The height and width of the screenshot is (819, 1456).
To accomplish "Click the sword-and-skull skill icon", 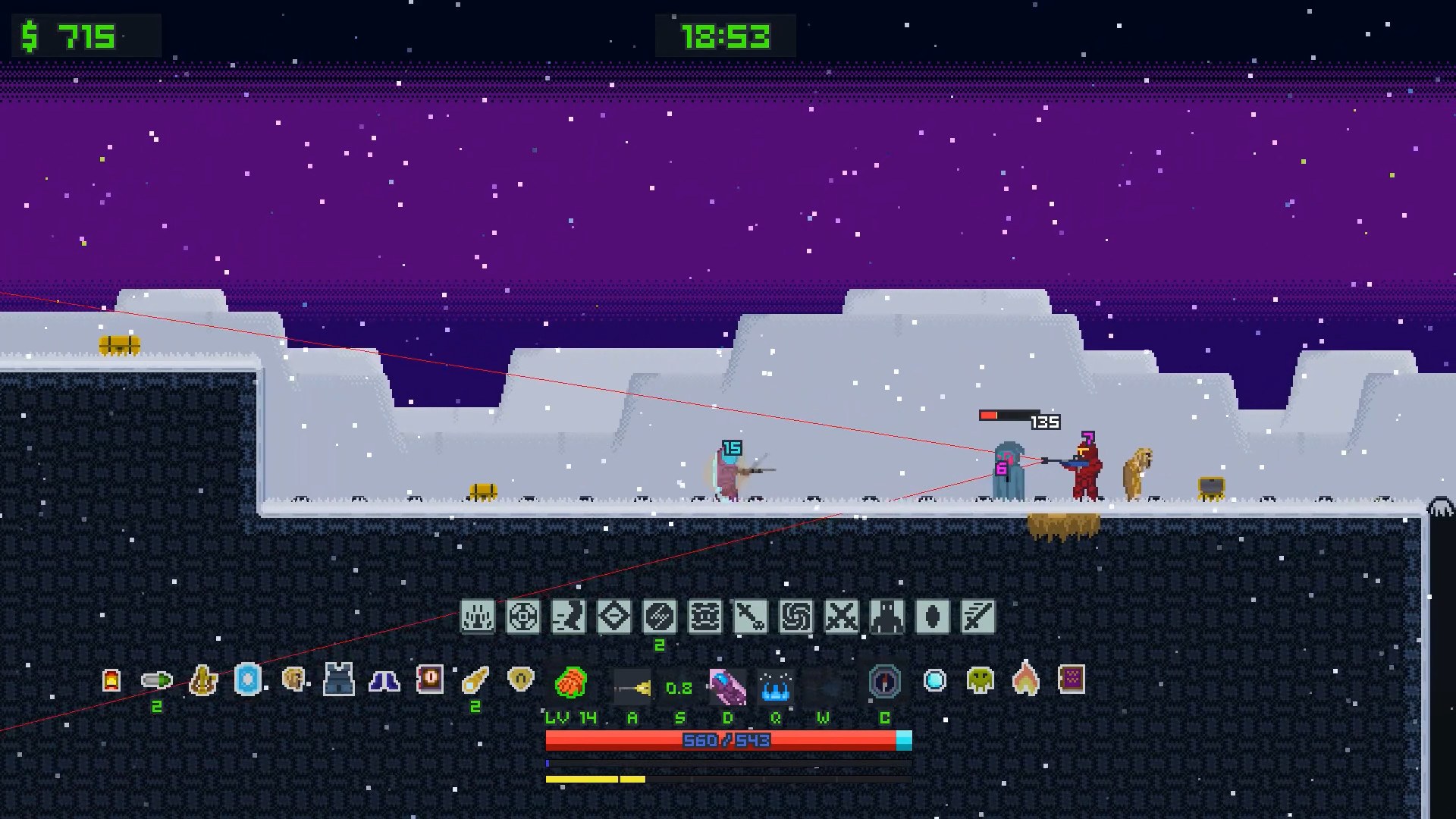I will click(750, 617).
